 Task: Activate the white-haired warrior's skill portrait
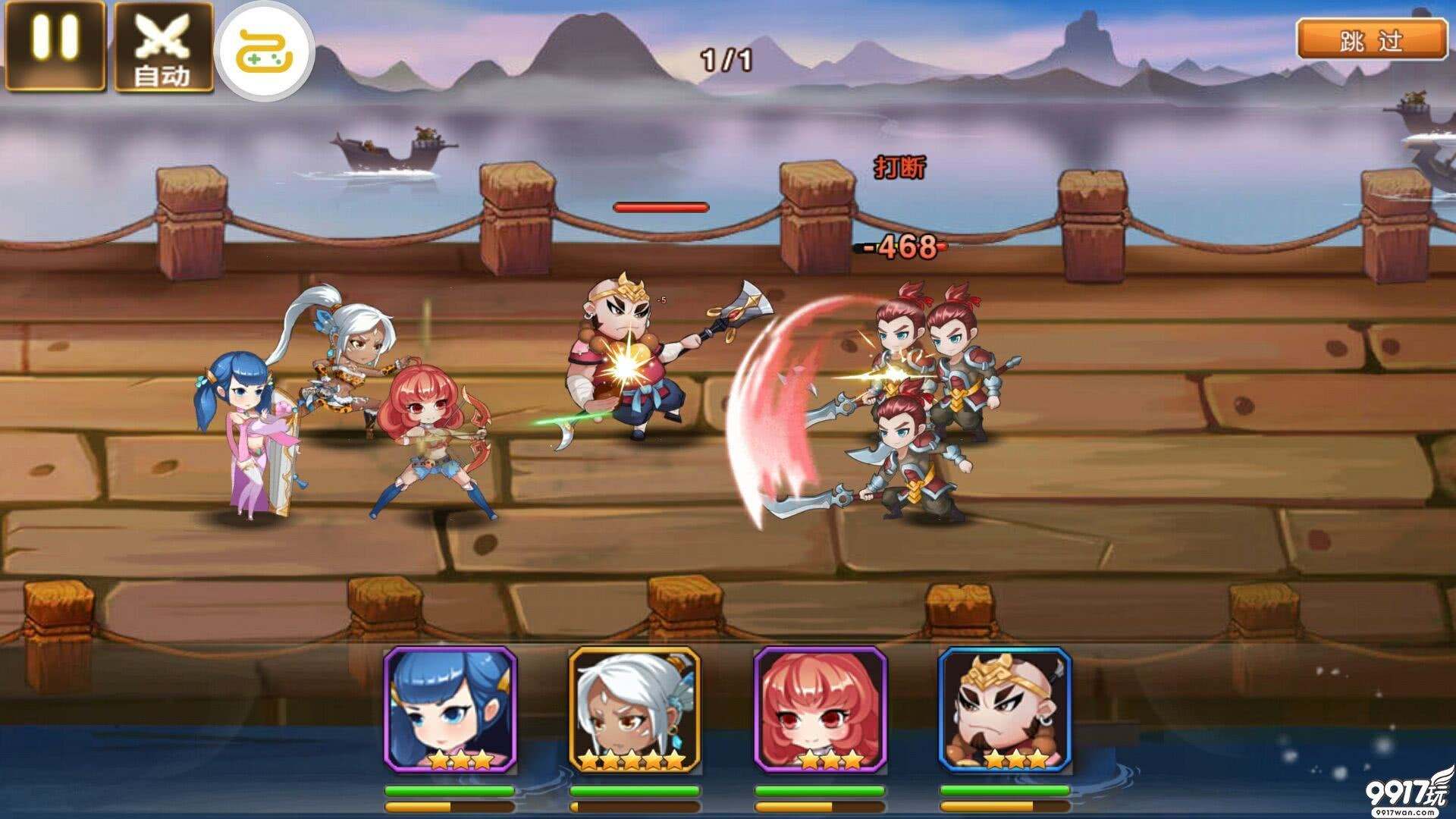[x=635, y=710]
